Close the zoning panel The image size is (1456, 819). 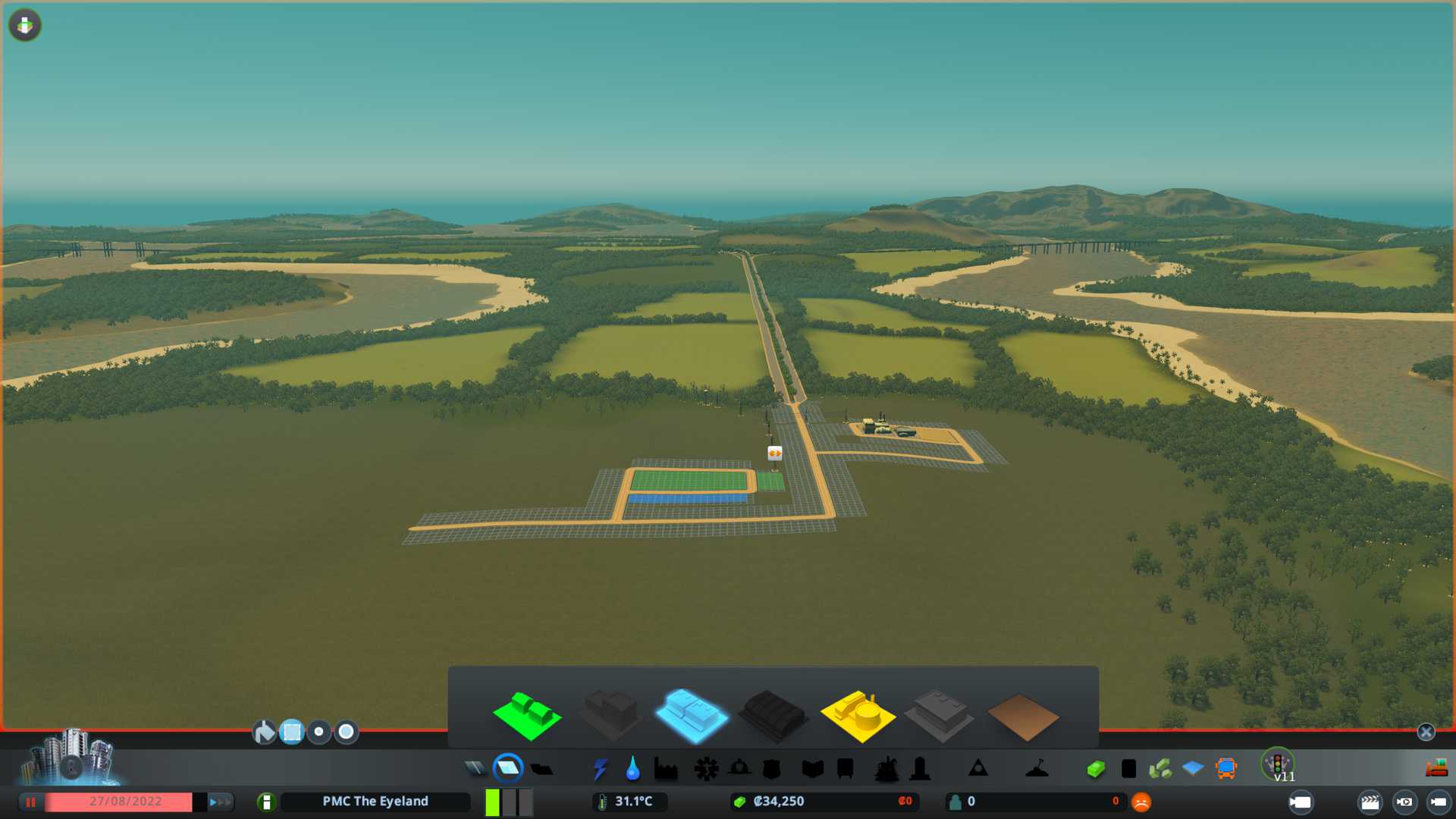[1426, 732]
